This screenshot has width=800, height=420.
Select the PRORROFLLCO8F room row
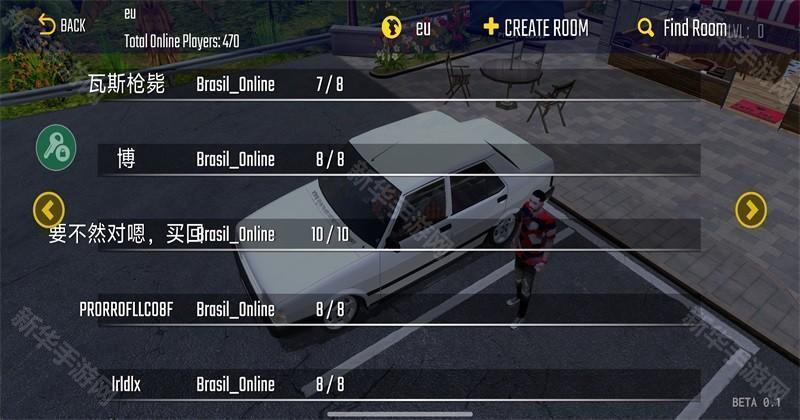pyautogui.click(x=398, y=309)
